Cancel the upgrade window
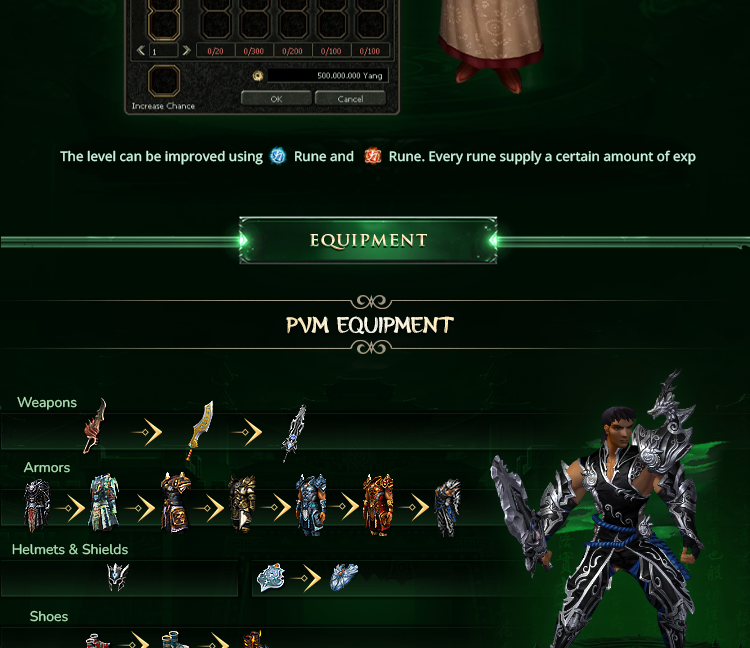 tap(350, 99)
